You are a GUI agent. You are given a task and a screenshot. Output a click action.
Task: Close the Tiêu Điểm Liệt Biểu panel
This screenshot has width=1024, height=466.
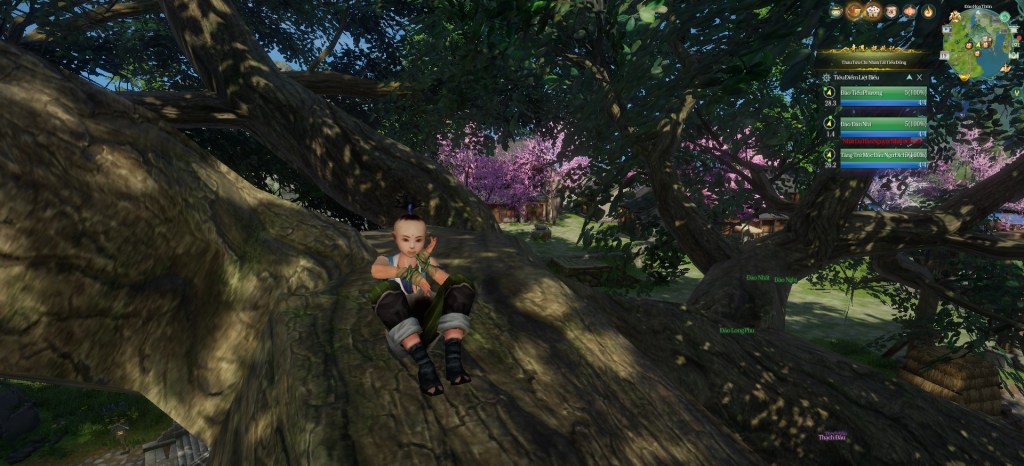click(x=921, y=76)
